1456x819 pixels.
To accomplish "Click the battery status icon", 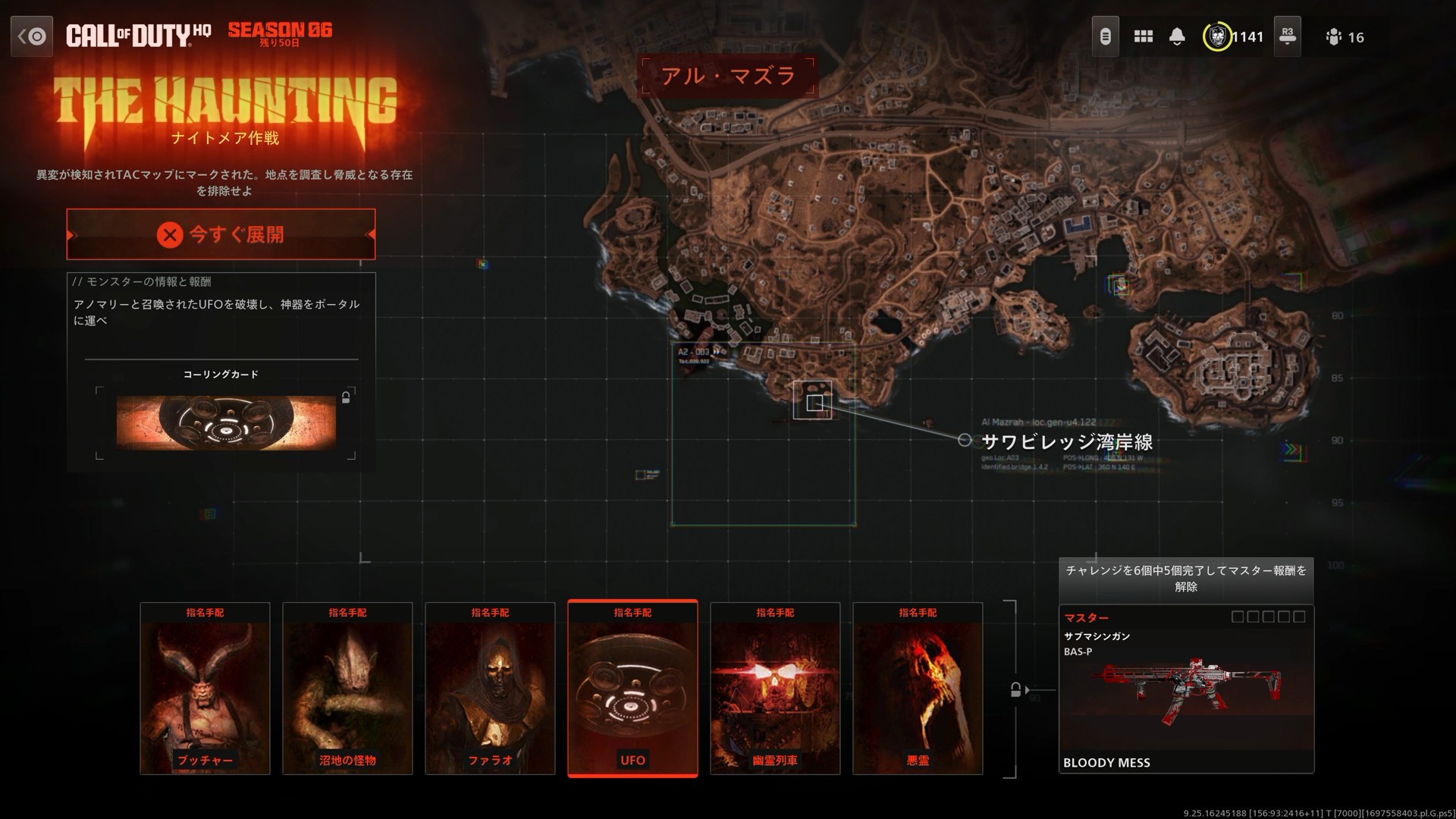I will [1106, 36].
